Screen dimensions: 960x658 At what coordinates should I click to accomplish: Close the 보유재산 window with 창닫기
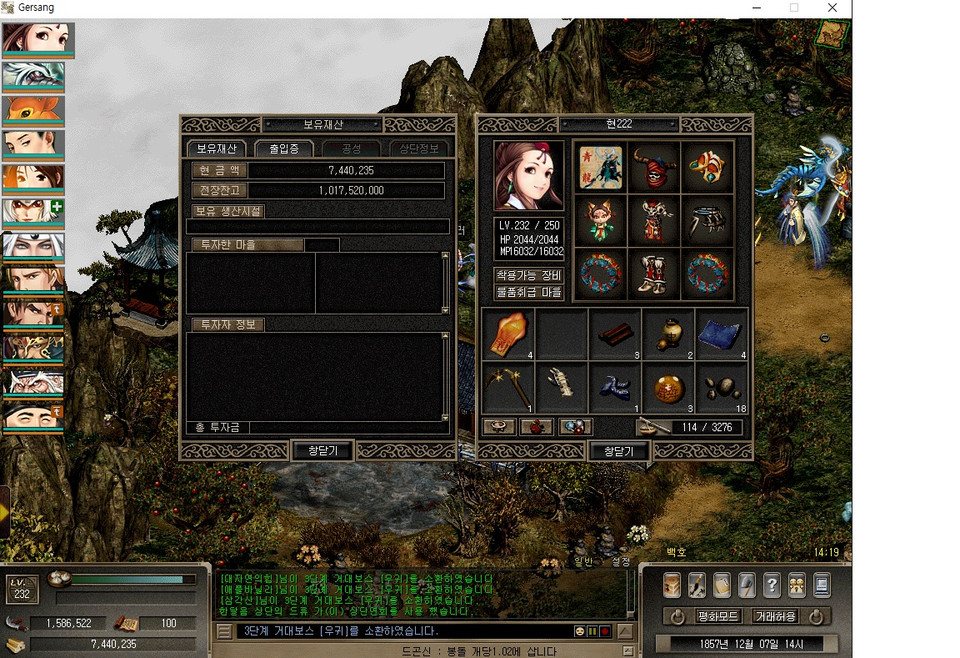(x=321, y=451)
